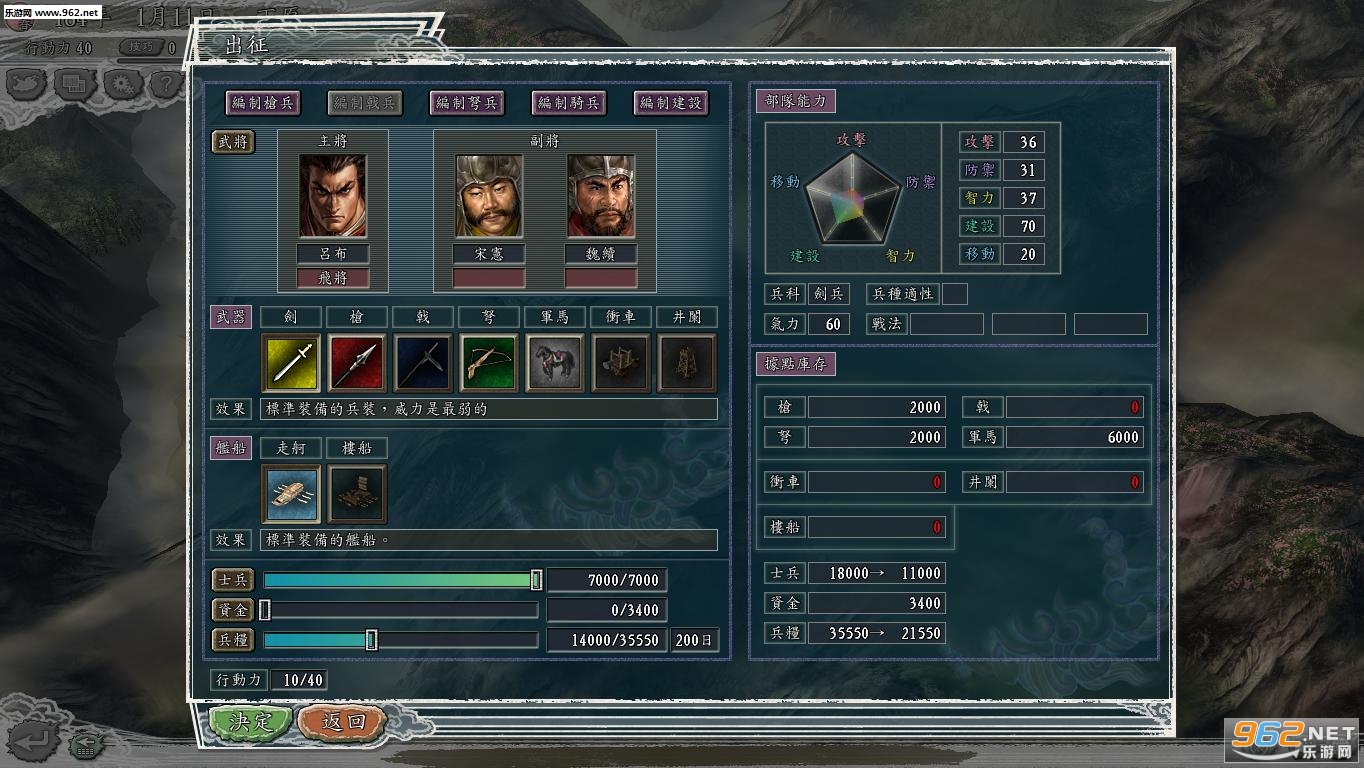The image size is (1364, 768).
Task: Click deputy general 宋憲's portrait
Action: [x=489, y=196]
